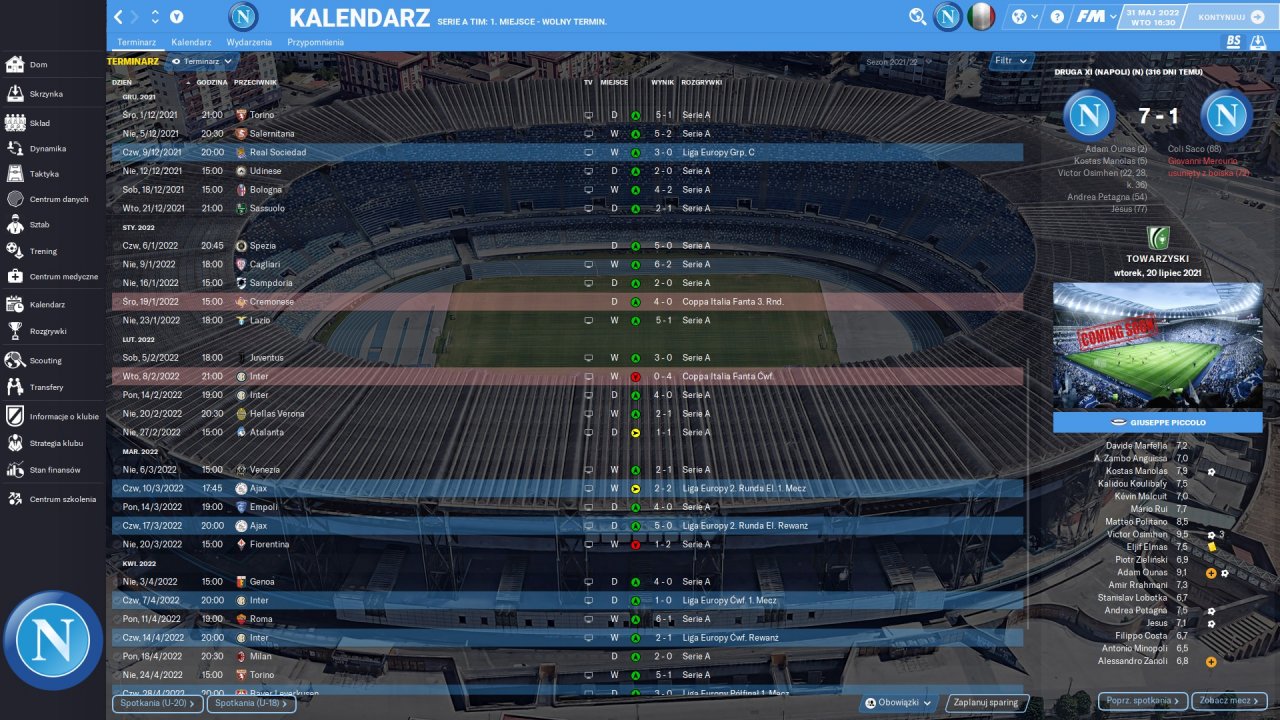Go to Skład squad screen
This screenshot has height=720, width=1280.
point(39,123)
